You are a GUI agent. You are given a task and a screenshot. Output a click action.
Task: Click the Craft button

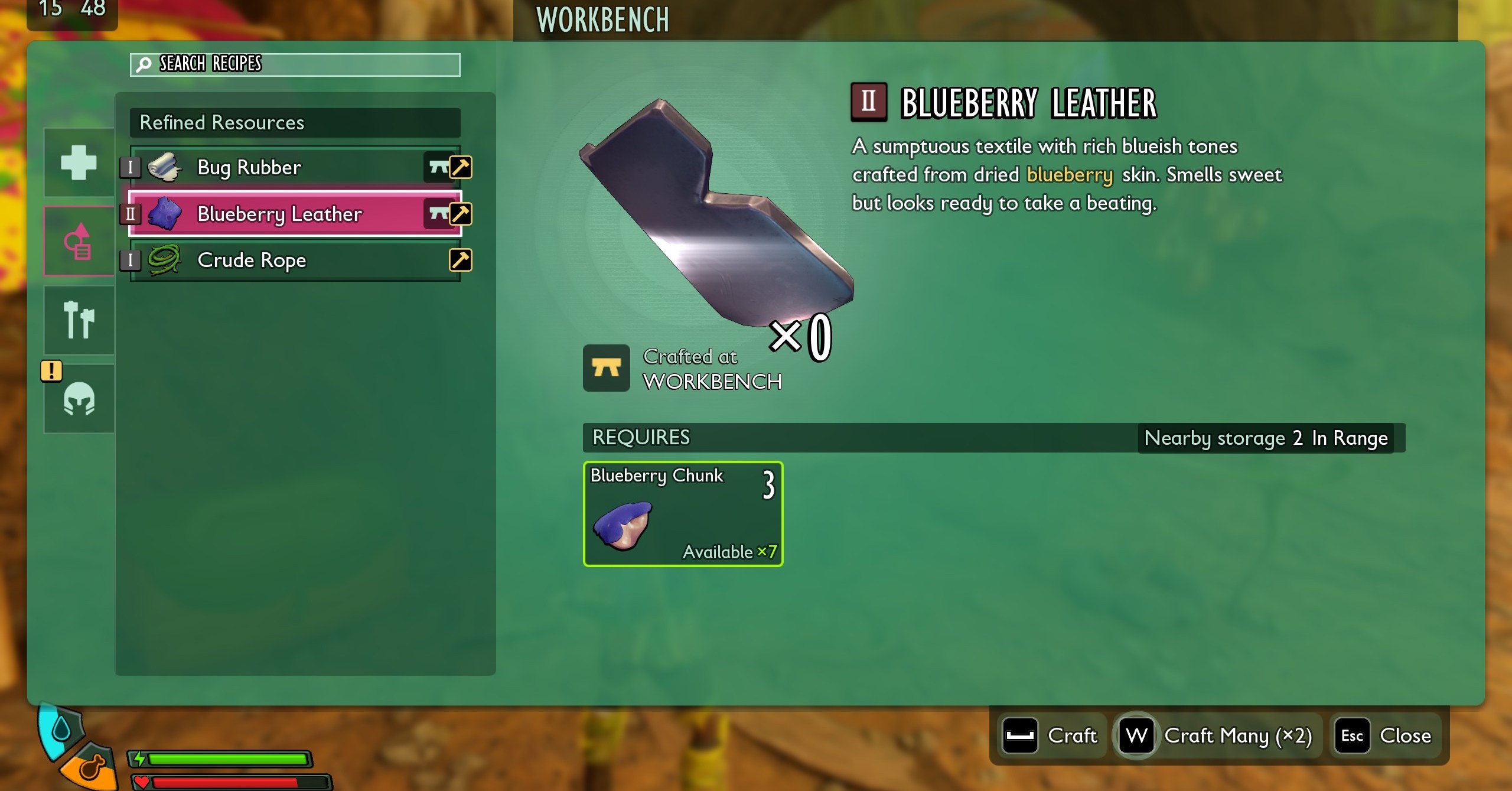pos(1051,736)
